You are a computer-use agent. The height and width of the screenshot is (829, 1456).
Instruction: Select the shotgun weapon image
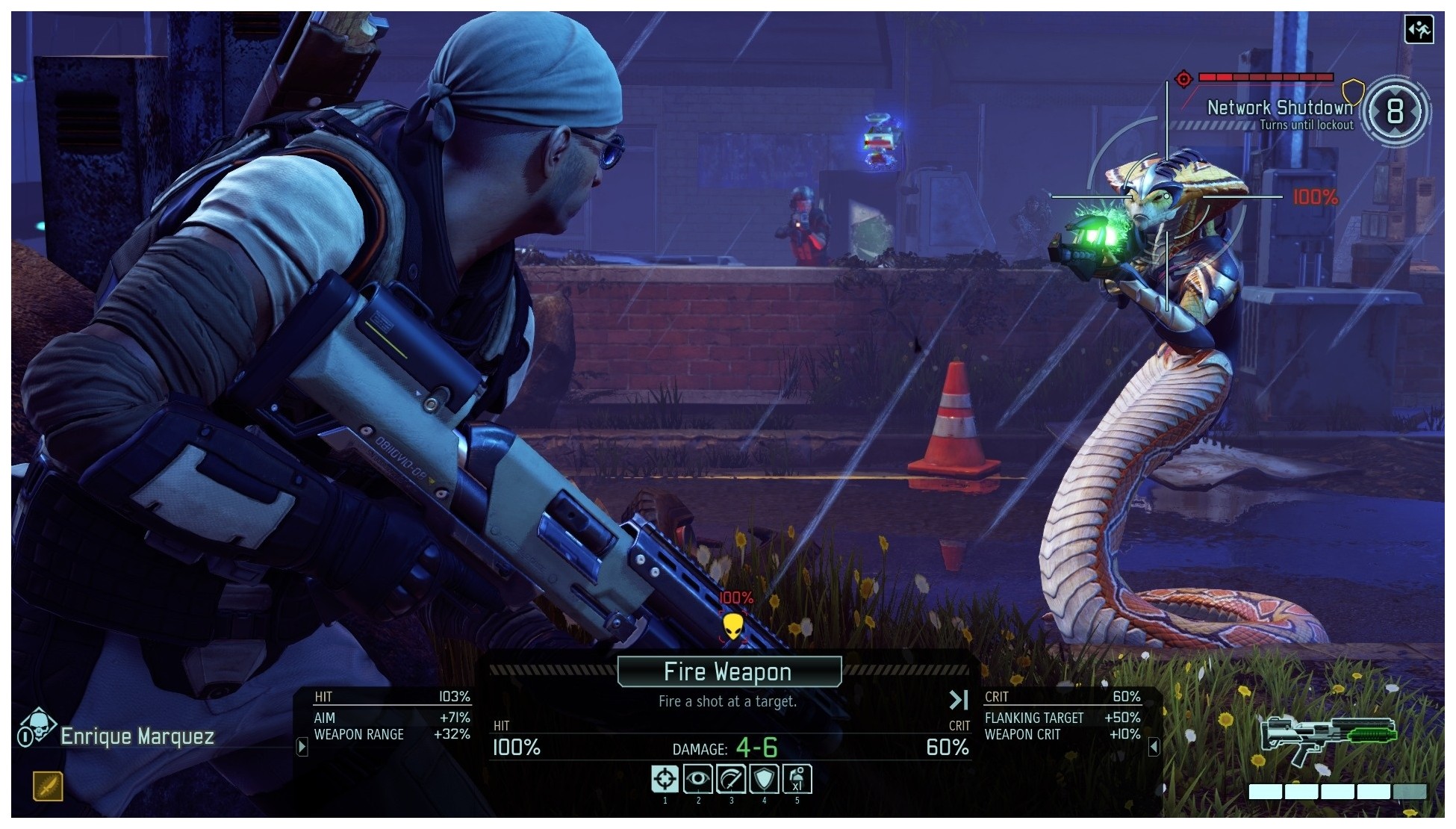(x=1327, y=738)
